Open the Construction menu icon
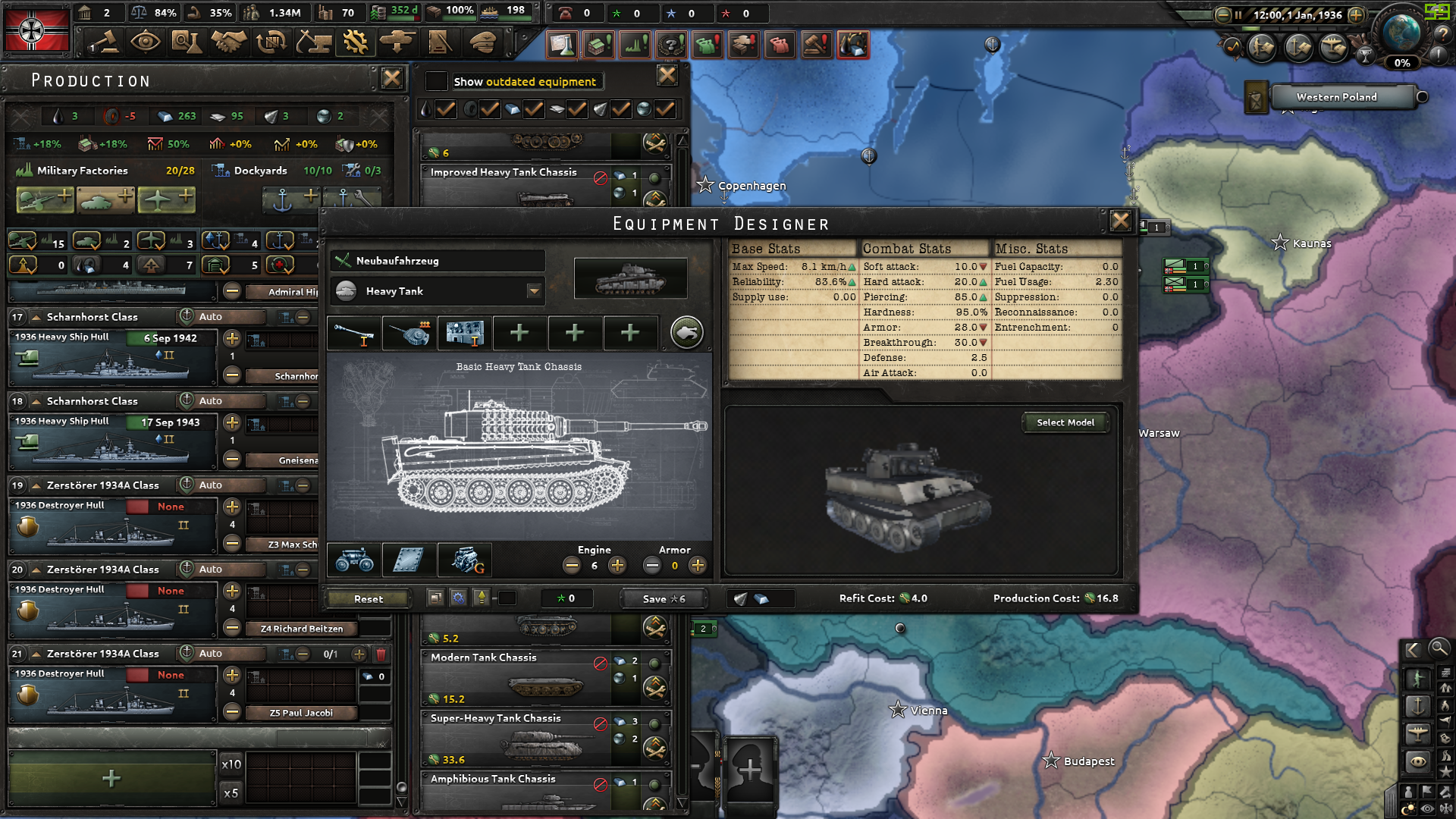1456x819 pixels. pos(315,42)
